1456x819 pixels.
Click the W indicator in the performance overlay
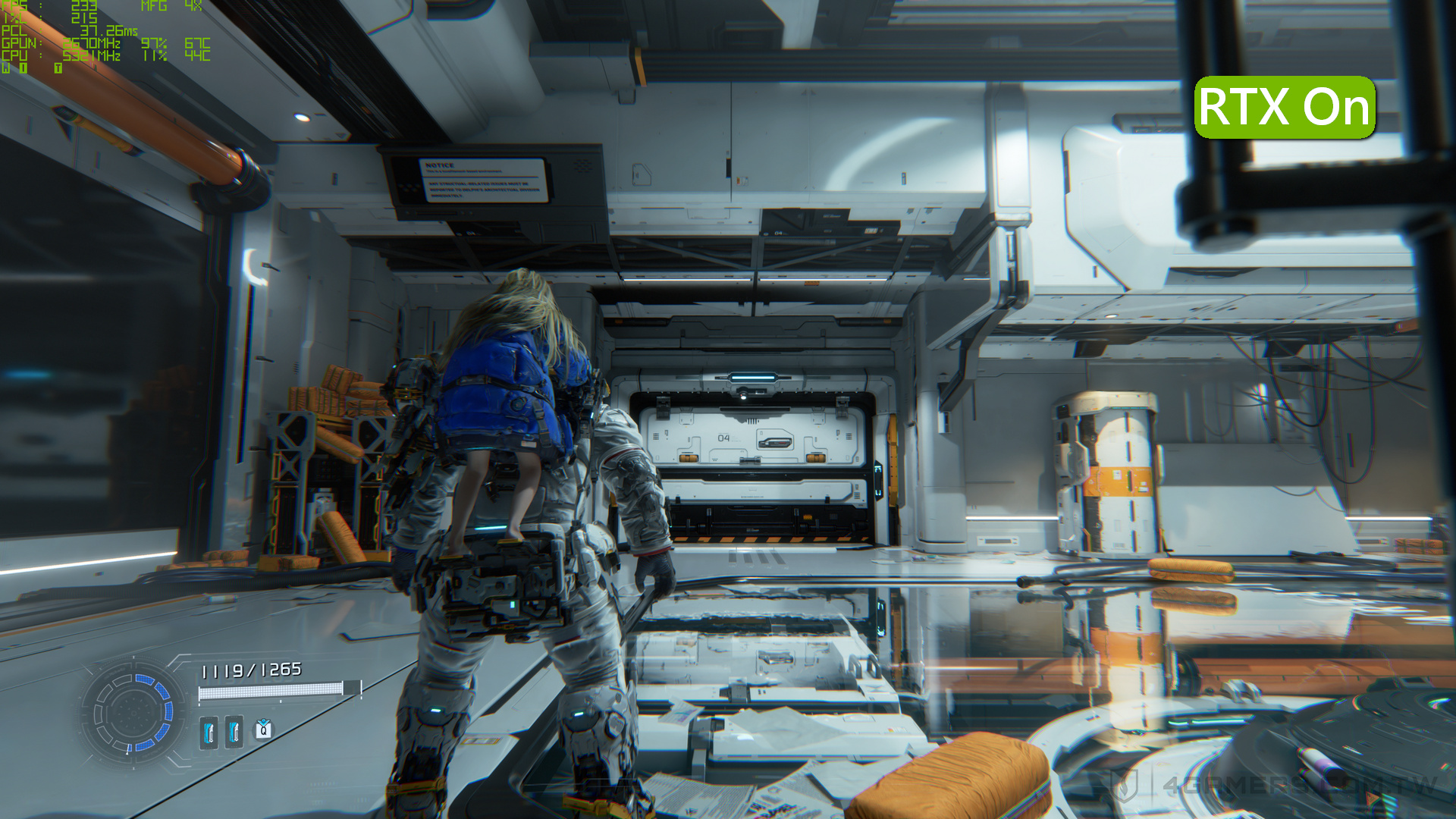[6, 68]
